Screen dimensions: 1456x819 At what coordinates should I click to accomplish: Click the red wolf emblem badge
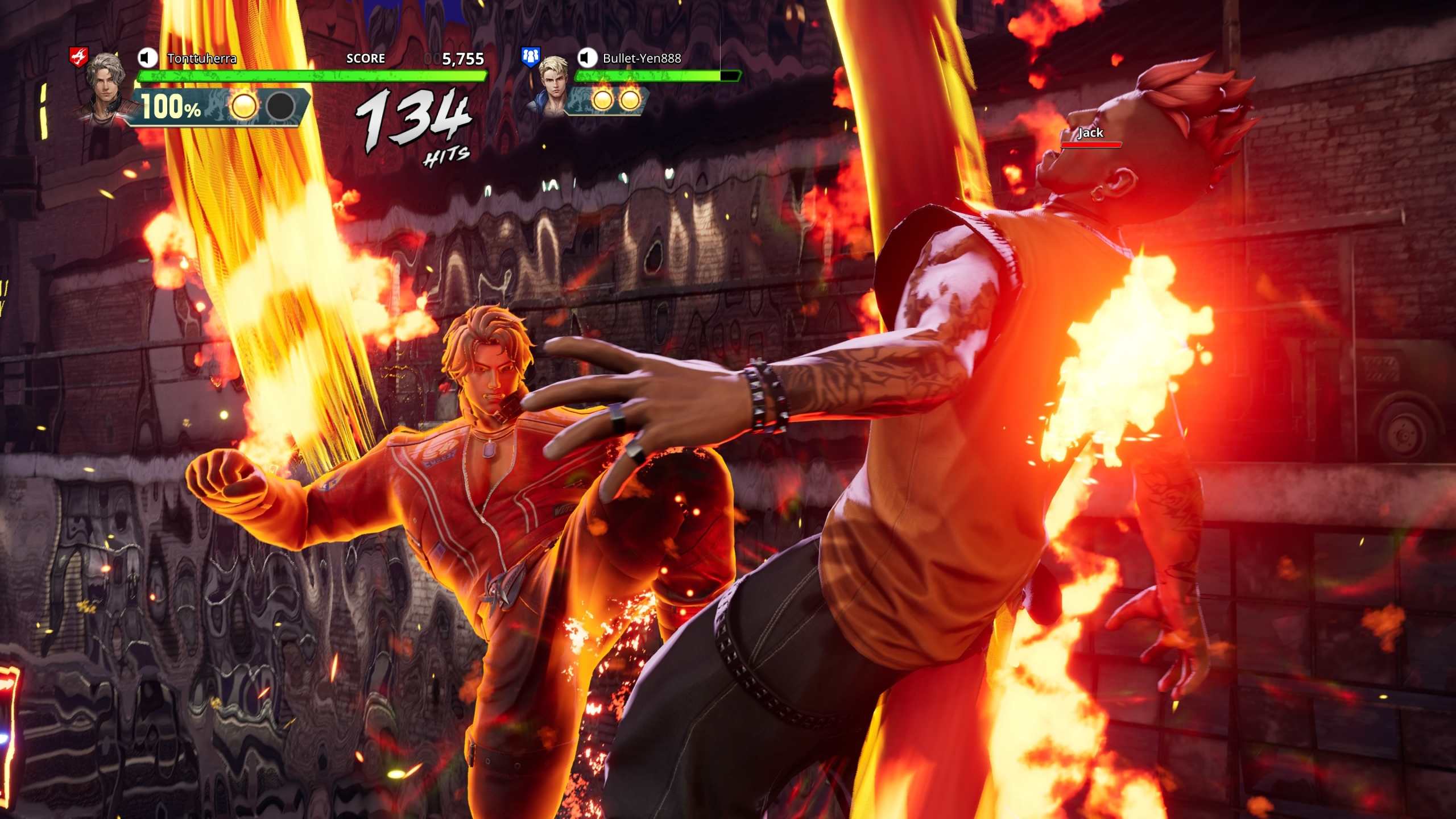(x=78, y=56)
